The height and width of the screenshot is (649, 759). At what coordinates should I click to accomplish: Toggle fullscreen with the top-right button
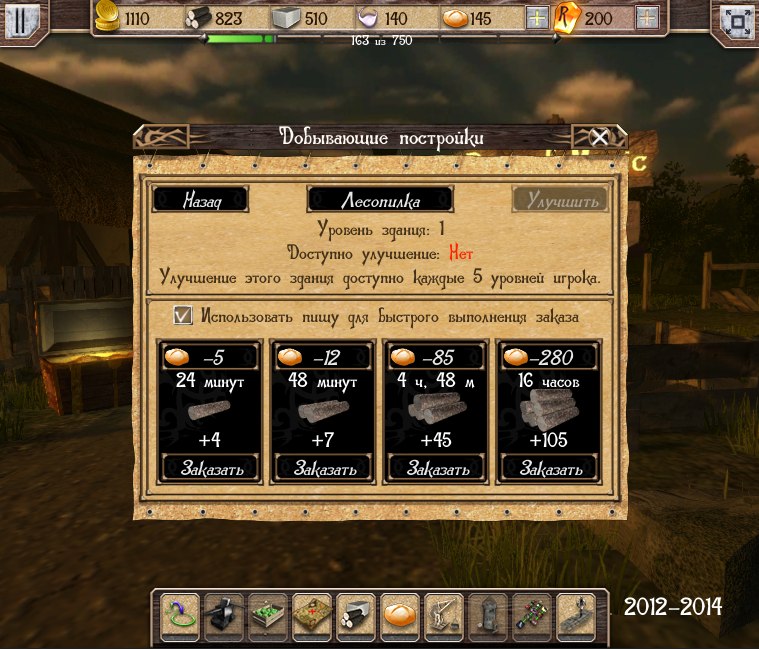point(738,19)
